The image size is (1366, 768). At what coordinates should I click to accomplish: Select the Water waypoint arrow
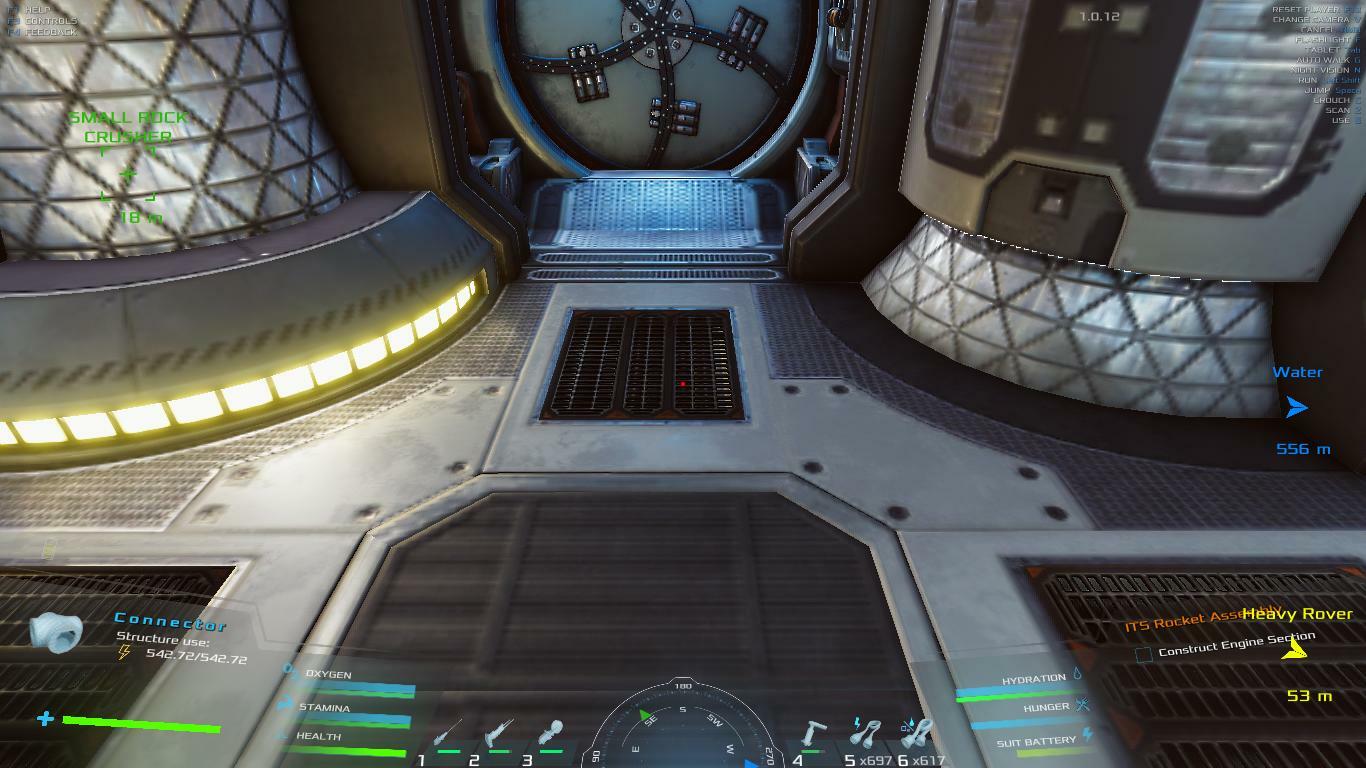[x=1297, y=408]
